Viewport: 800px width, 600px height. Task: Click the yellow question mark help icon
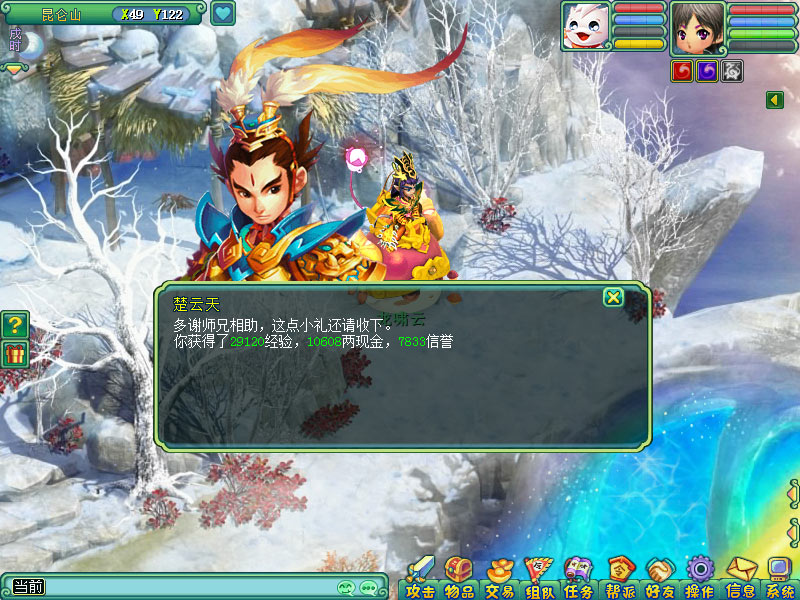click(x=14, y=324)
